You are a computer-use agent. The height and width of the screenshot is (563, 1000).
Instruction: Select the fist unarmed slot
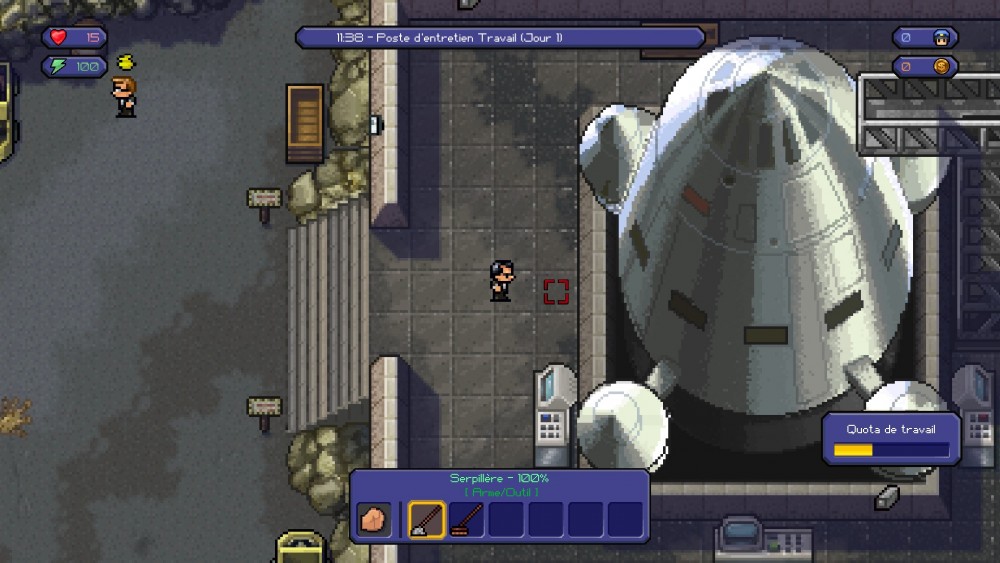(374, 519)
